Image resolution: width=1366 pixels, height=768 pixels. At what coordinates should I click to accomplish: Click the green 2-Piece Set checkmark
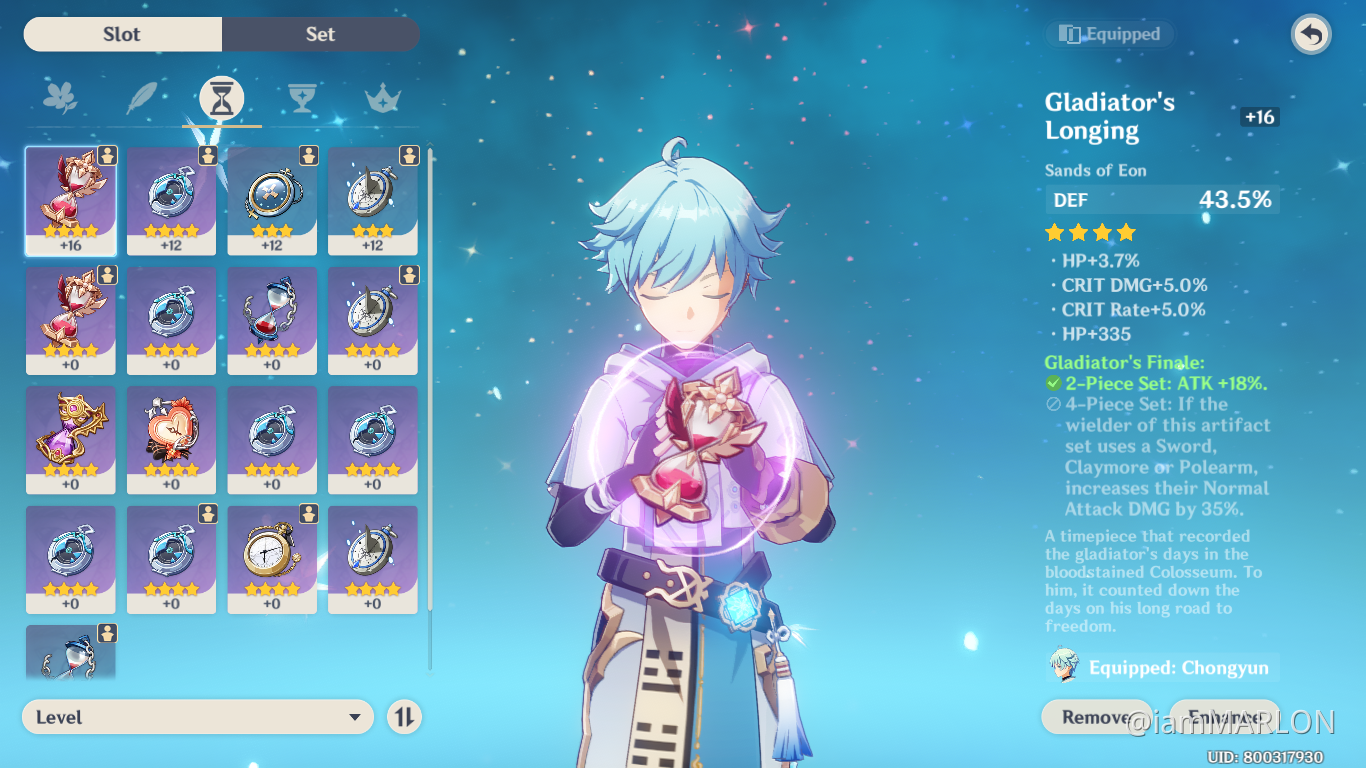[1051, 383]
